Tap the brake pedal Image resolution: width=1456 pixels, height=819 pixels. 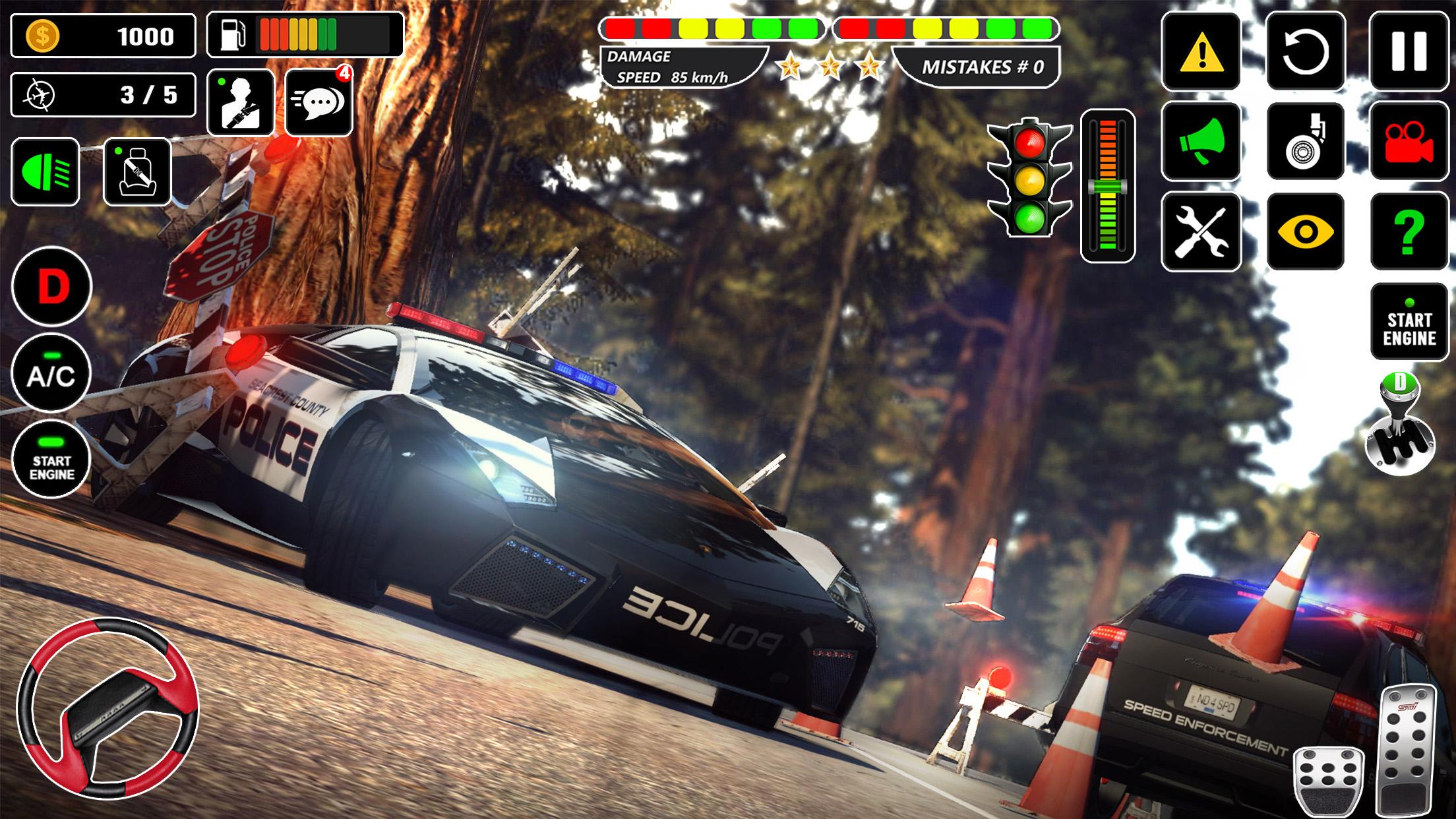[1328, 783]
